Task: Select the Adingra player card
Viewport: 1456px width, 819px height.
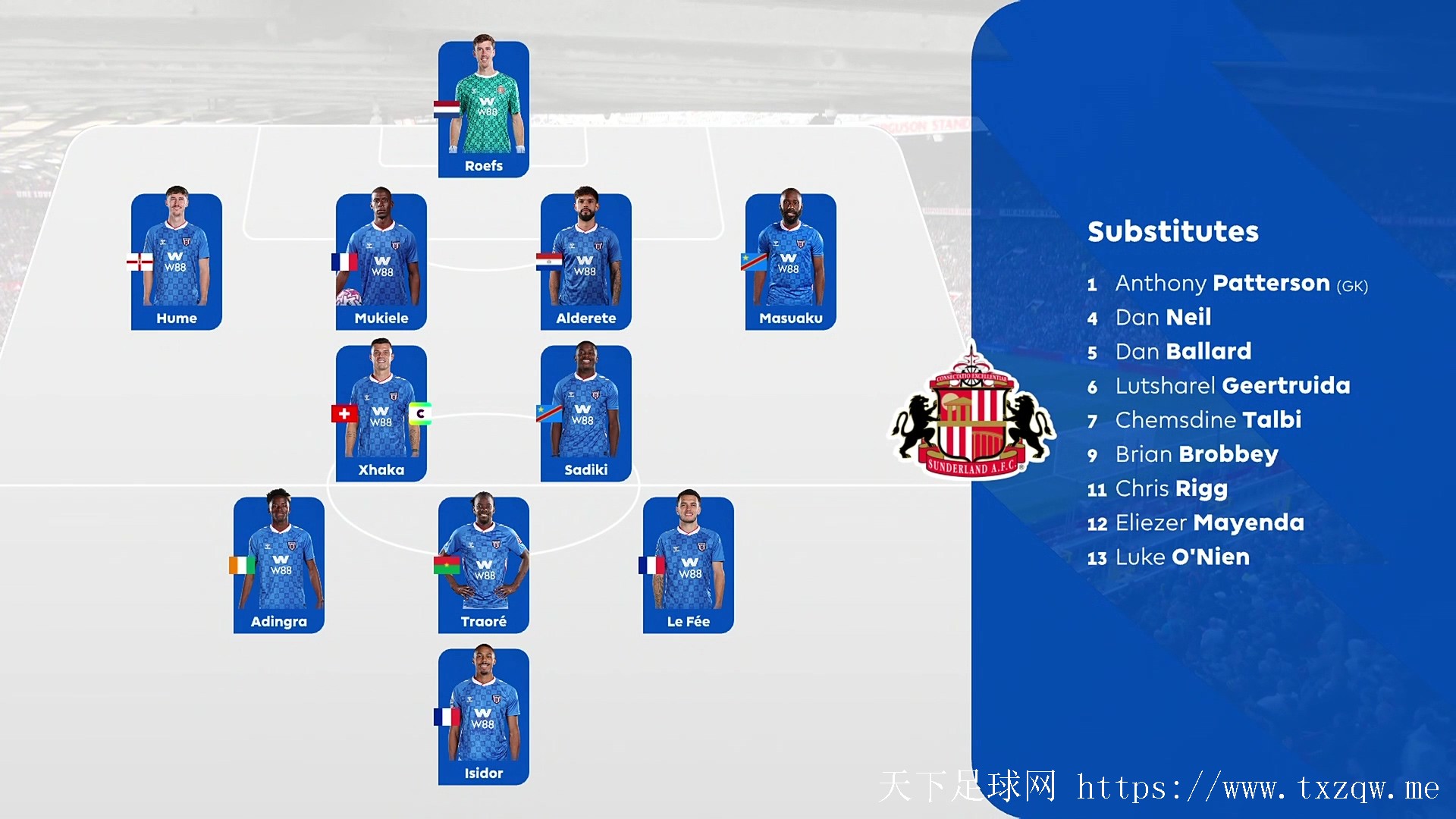Action: click(x=279, y=565)
